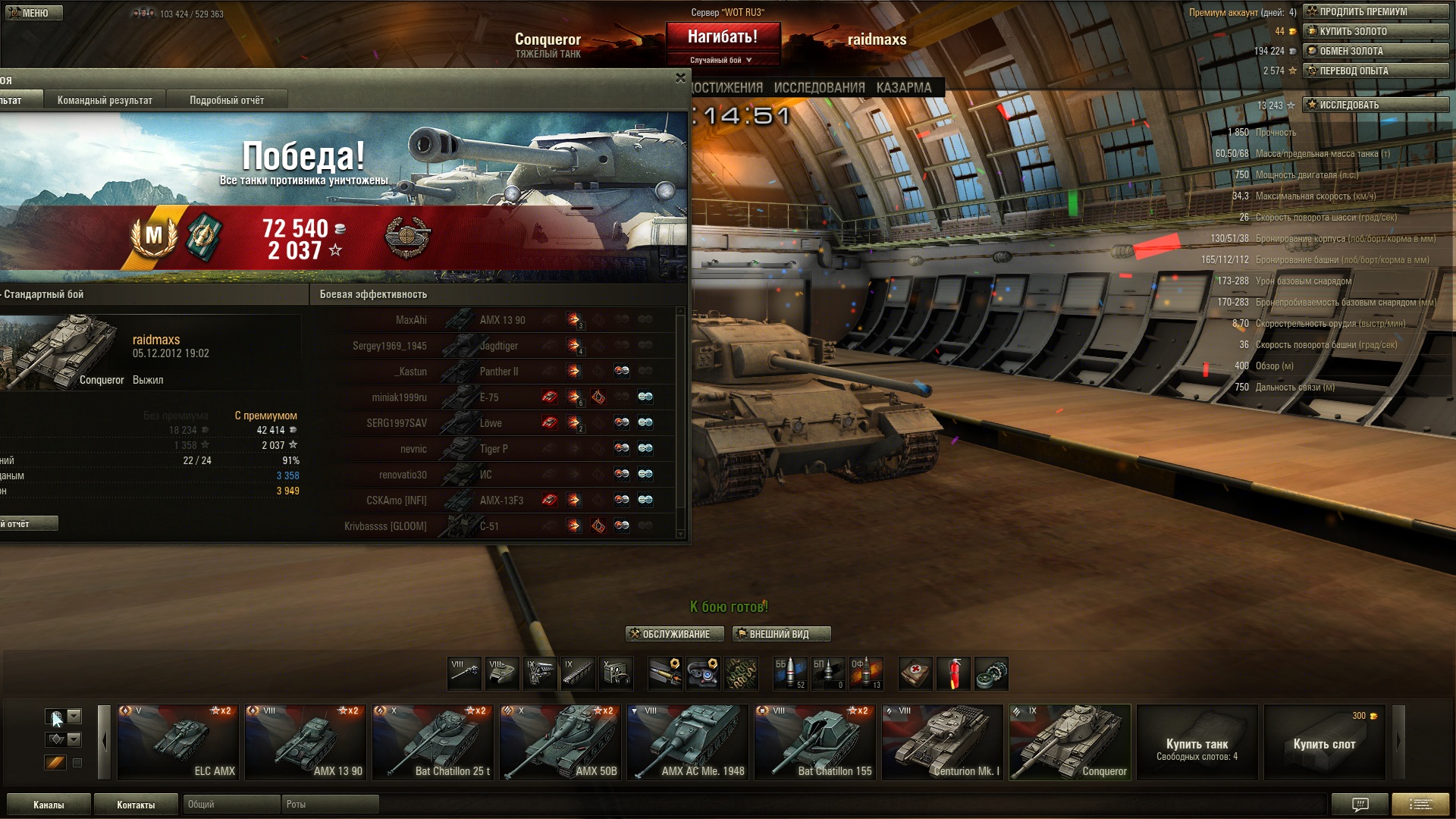Open the Контакты list
The width and height of the screenshot is (1456, 819).
click(136, 805)
